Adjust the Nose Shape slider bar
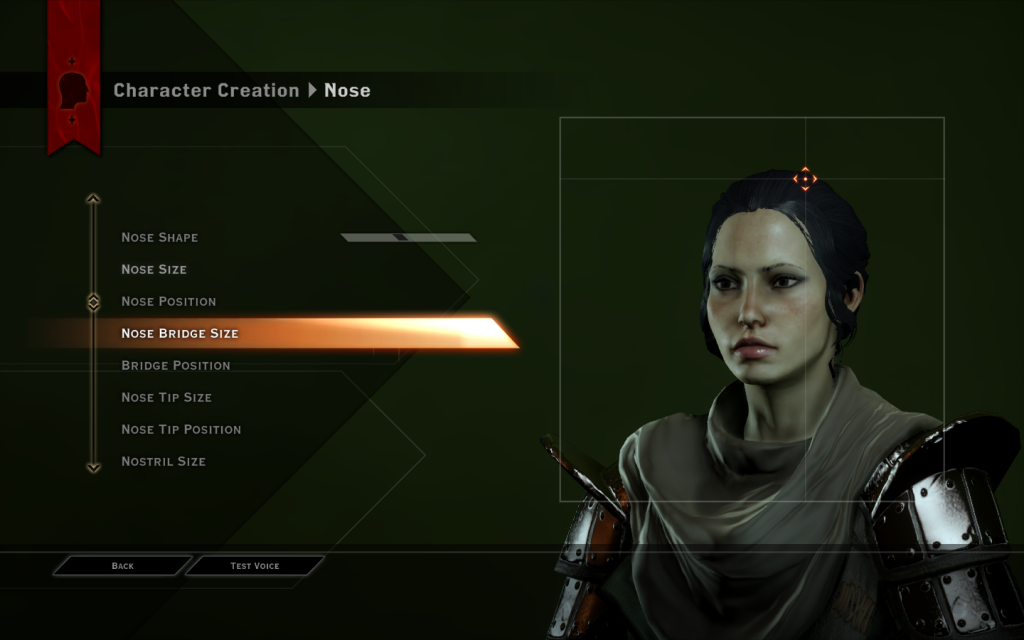Screen dimensions: 1024x640 (408, 238)
